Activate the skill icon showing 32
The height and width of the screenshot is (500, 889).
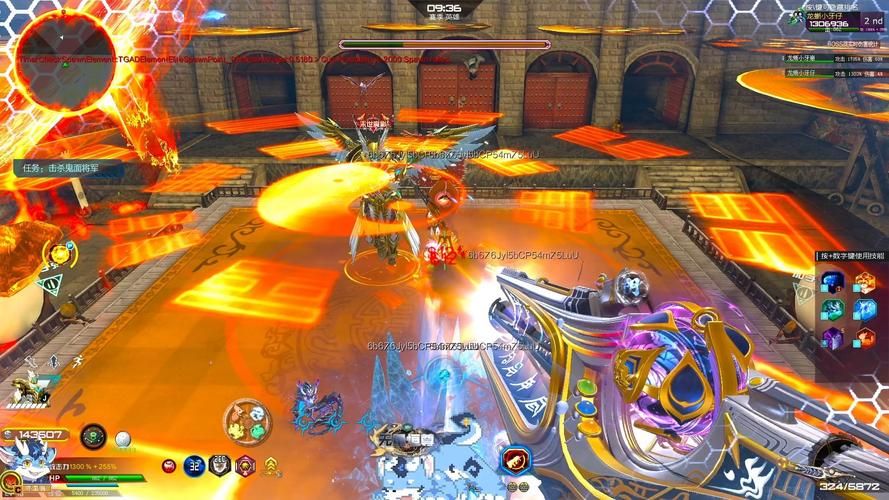tap(195, 465)
